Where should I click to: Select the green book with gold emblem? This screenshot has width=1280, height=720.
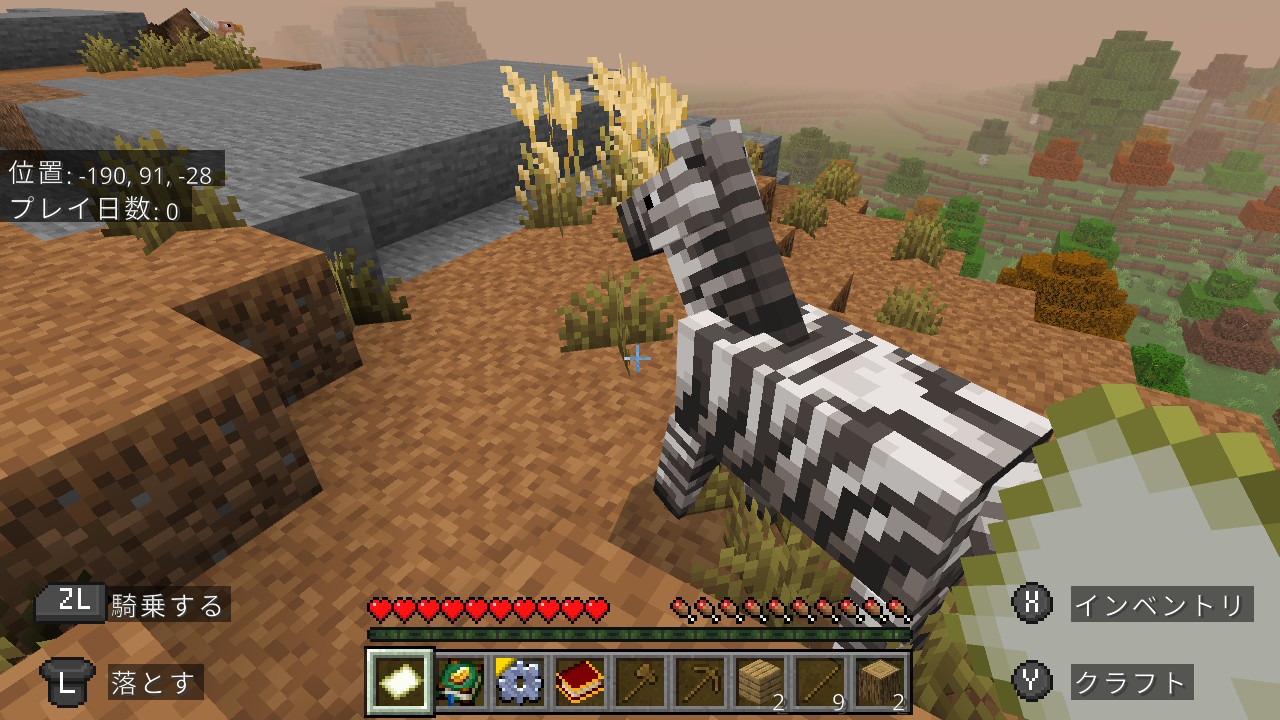tap(460, 683)
